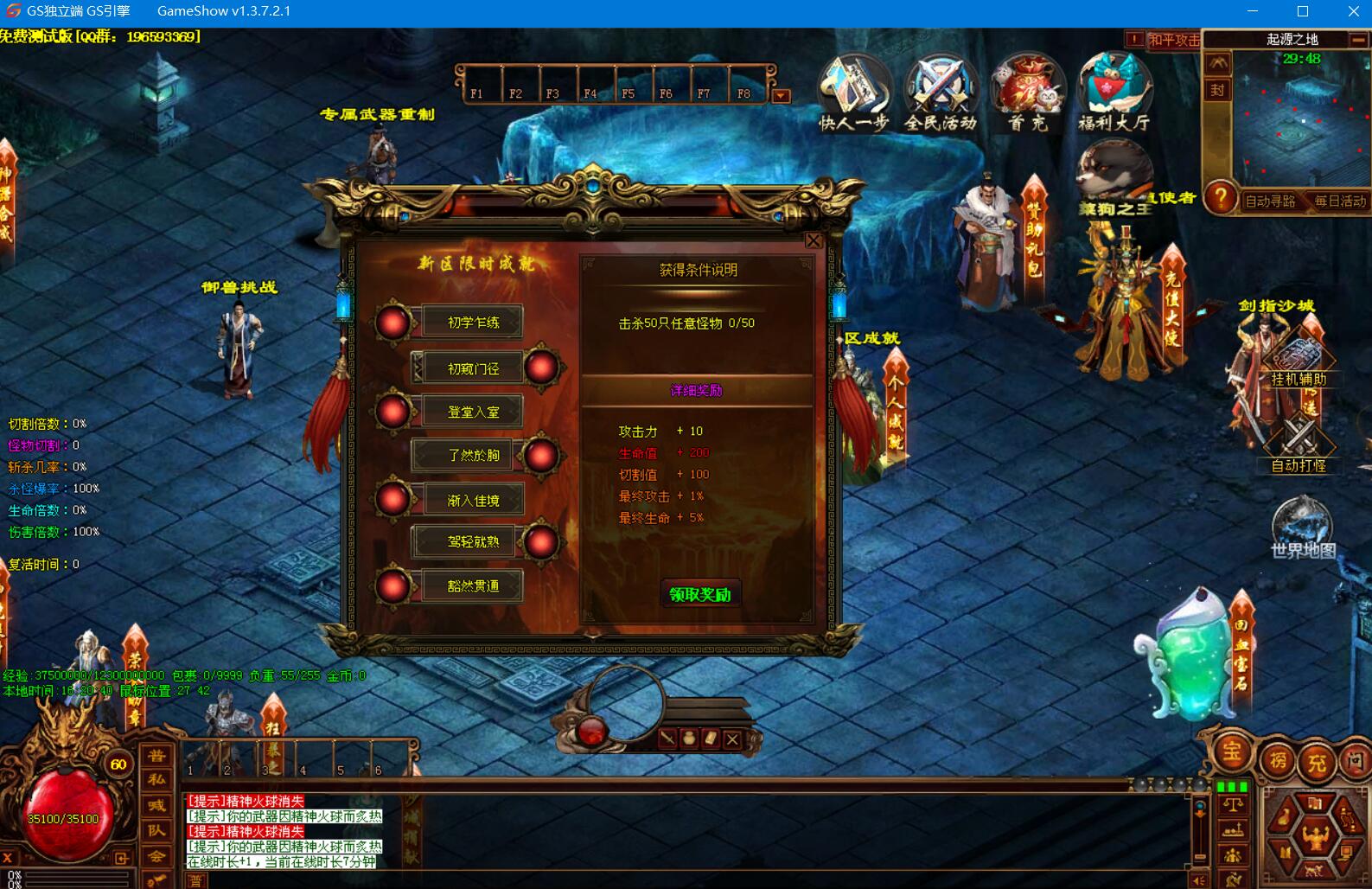Select the 初窥门径 achievement
Image resolution: width=1372 pixels, height=889 pixels.
click(x=473, y=368)
